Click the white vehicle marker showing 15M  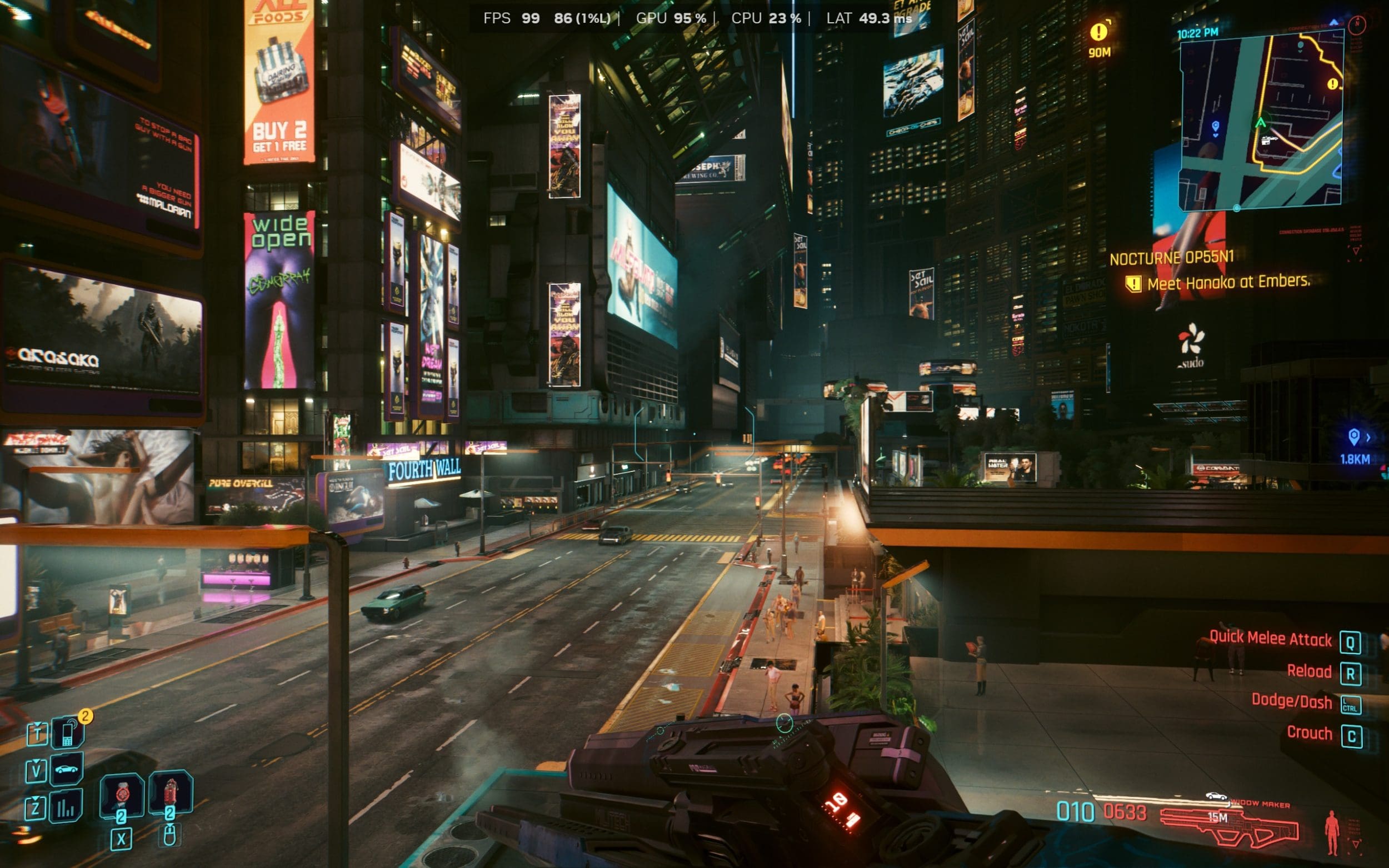(1216, 796)
